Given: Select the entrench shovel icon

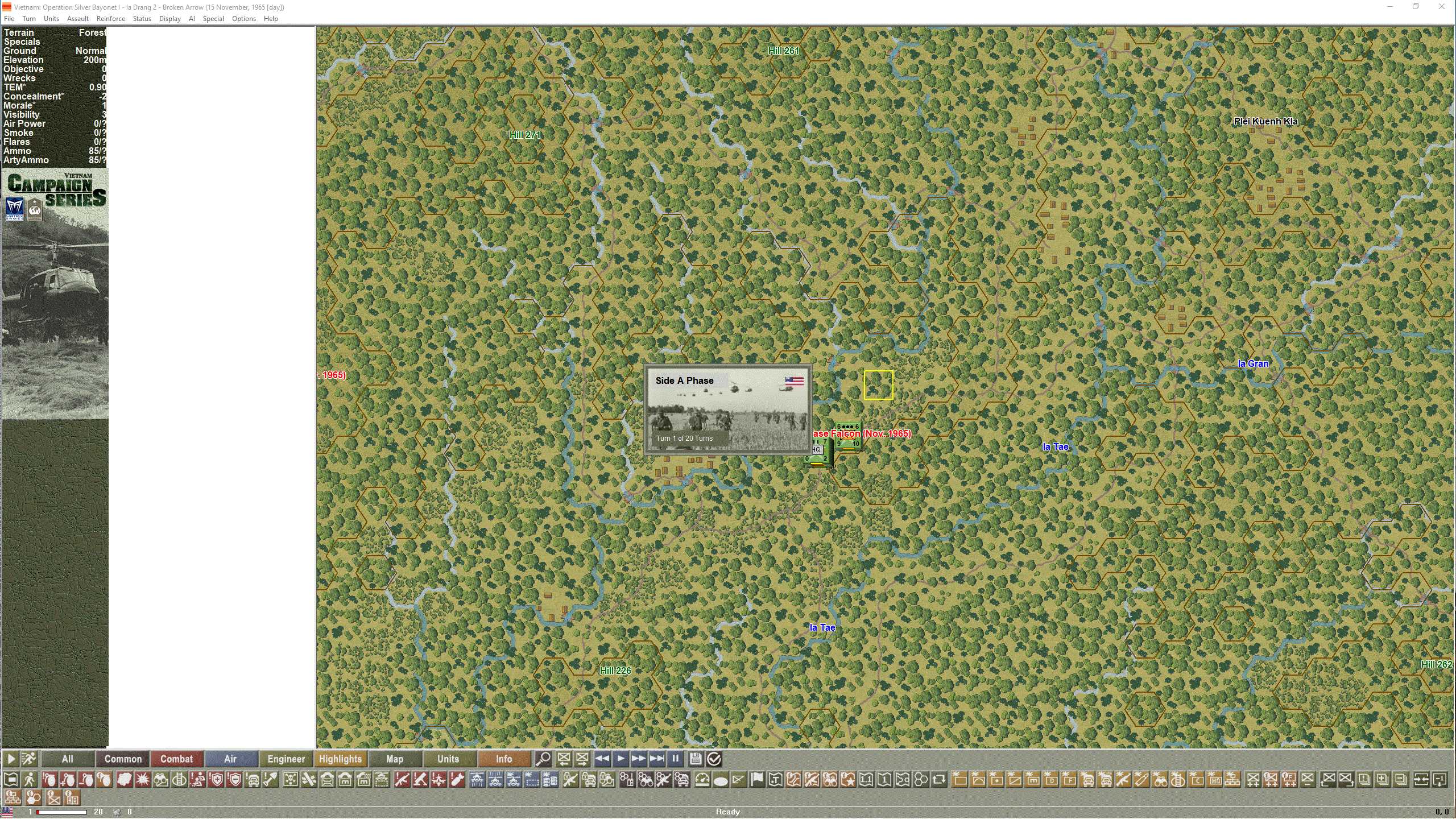Looking at the screenshot, I should click(x=270, y=780).
